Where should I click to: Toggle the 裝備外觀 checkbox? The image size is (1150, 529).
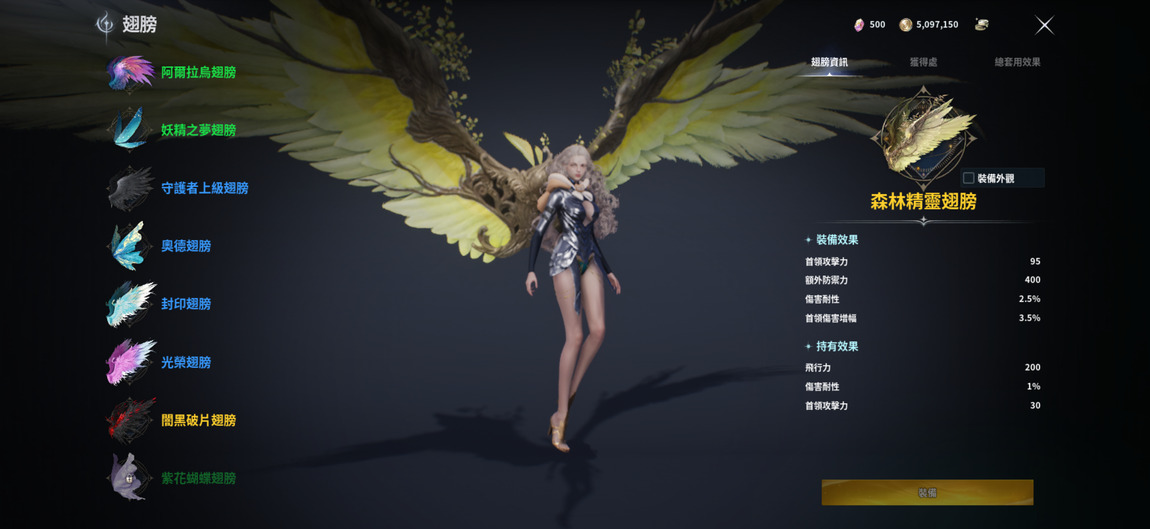(x=968, y=178)
